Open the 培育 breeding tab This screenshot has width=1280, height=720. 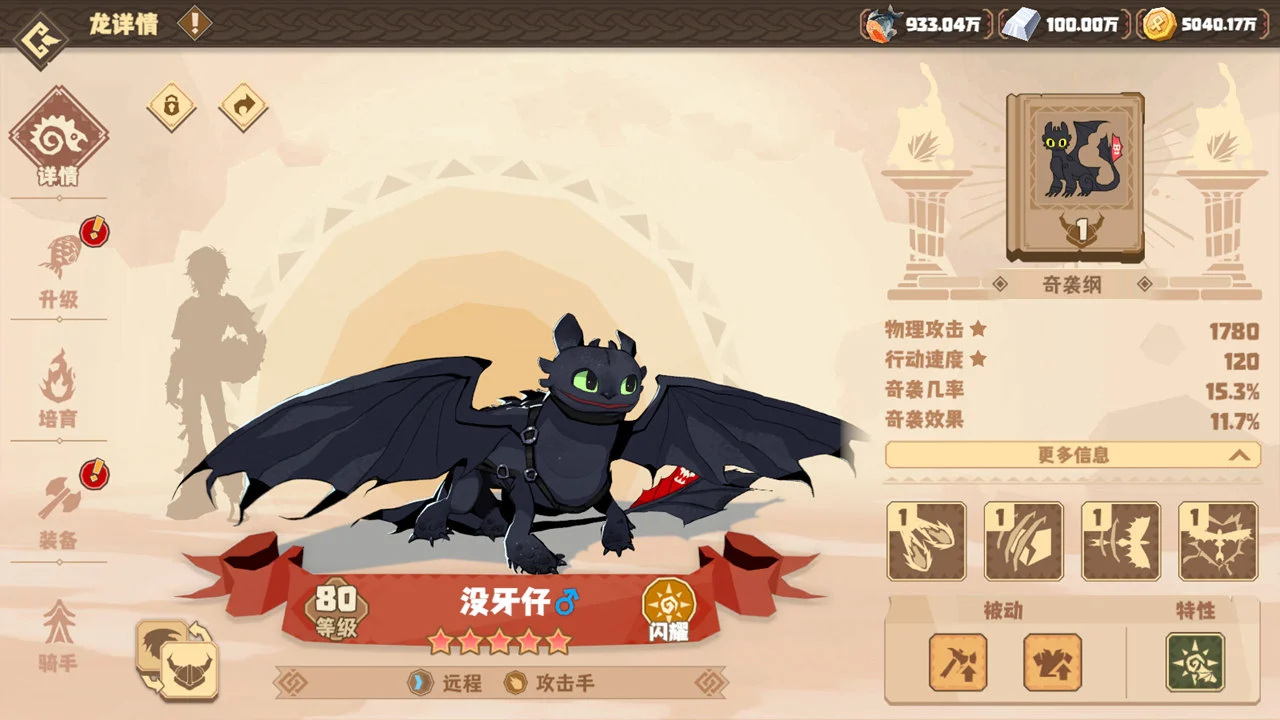(58, 388)
